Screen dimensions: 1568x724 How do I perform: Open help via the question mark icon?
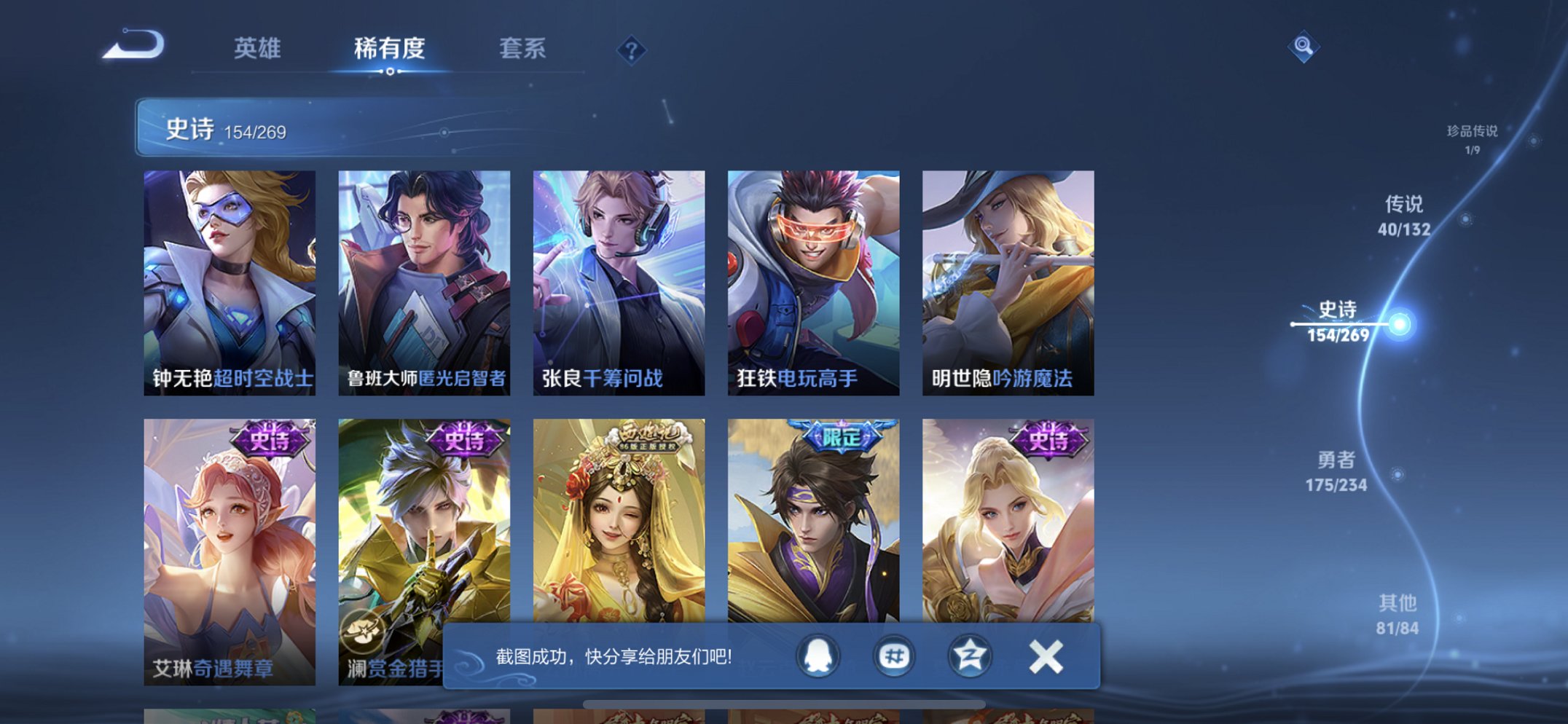(x=631, y=49)
